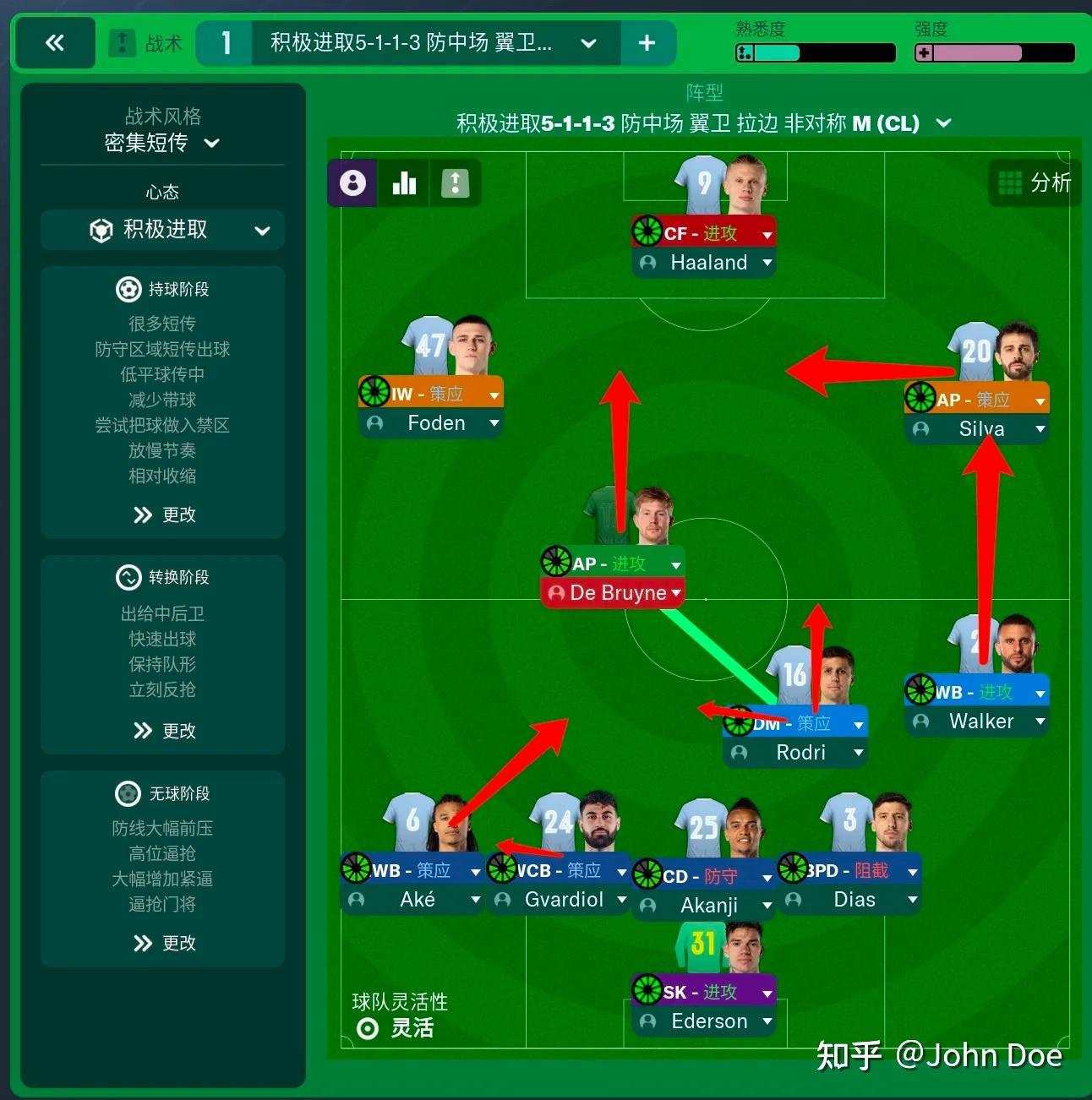Screen dimensions: 1092x1100
Task: Open the formation dropdown labeled M (CL)
Action: [x=944, y=123]
